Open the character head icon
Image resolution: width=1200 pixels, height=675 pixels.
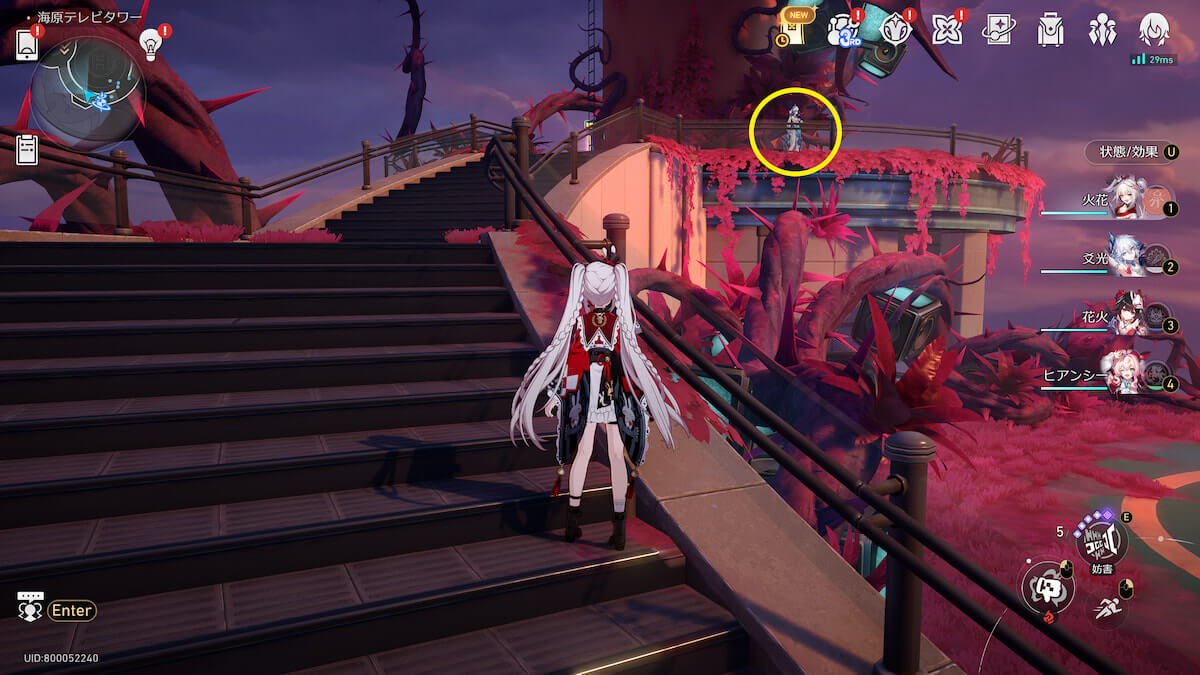(1154, 30)
